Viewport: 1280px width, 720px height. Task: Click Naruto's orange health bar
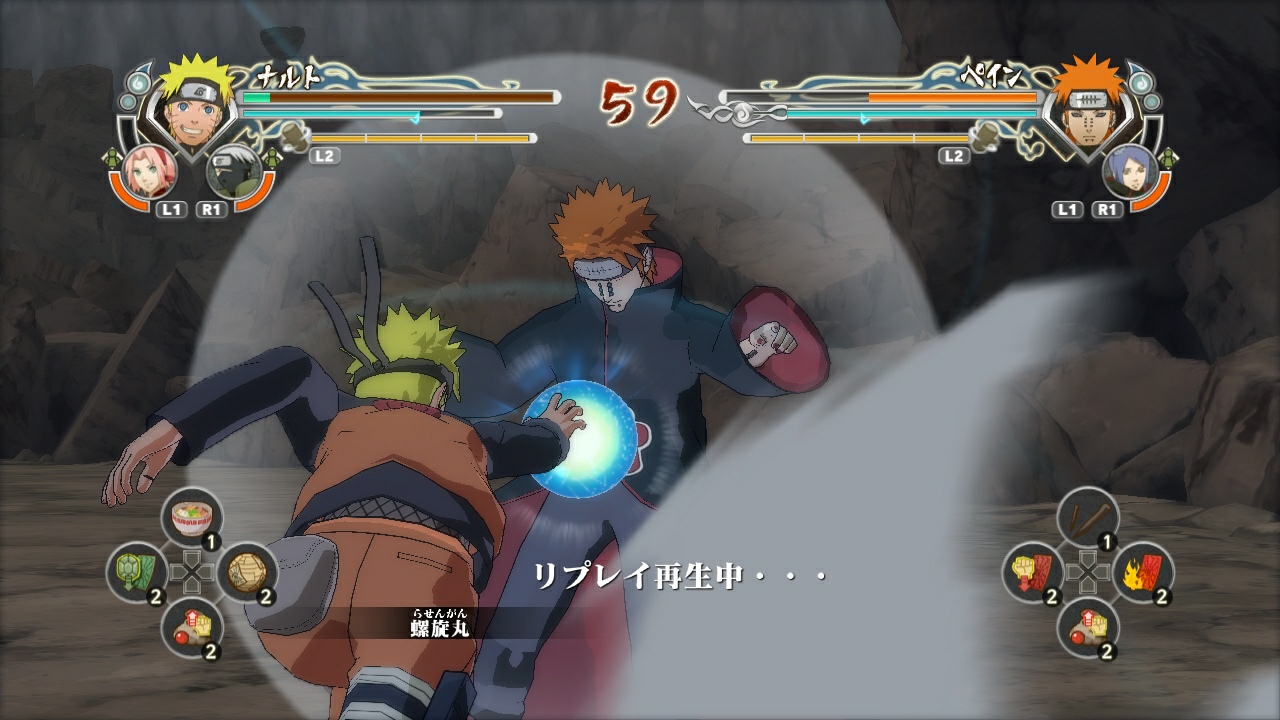click(395, 97)
